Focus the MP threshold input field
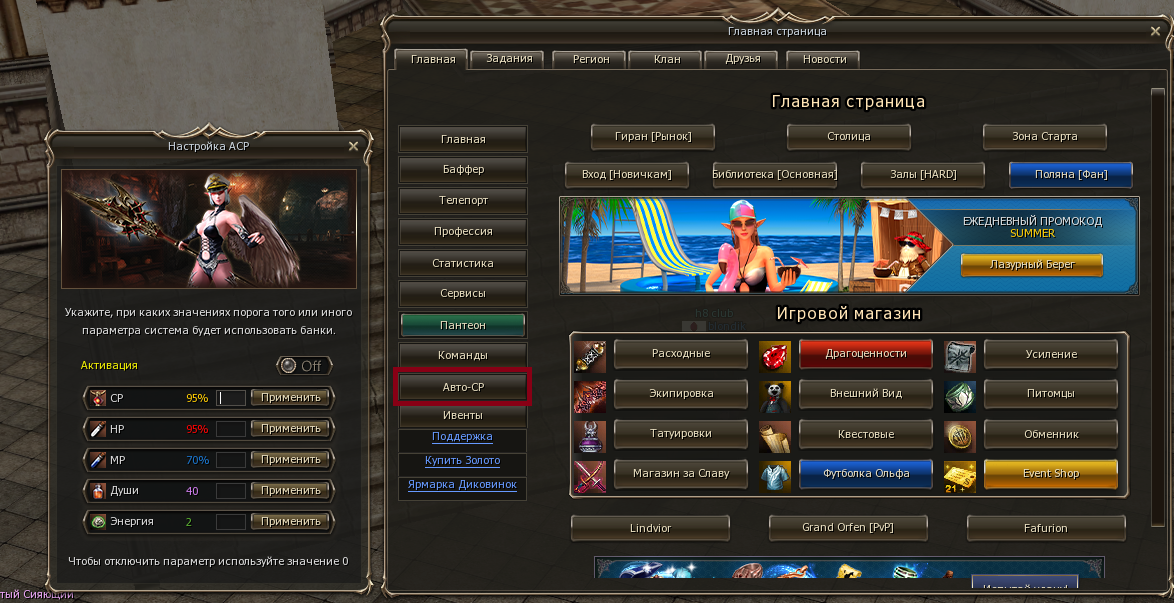 tap(231, 460)
